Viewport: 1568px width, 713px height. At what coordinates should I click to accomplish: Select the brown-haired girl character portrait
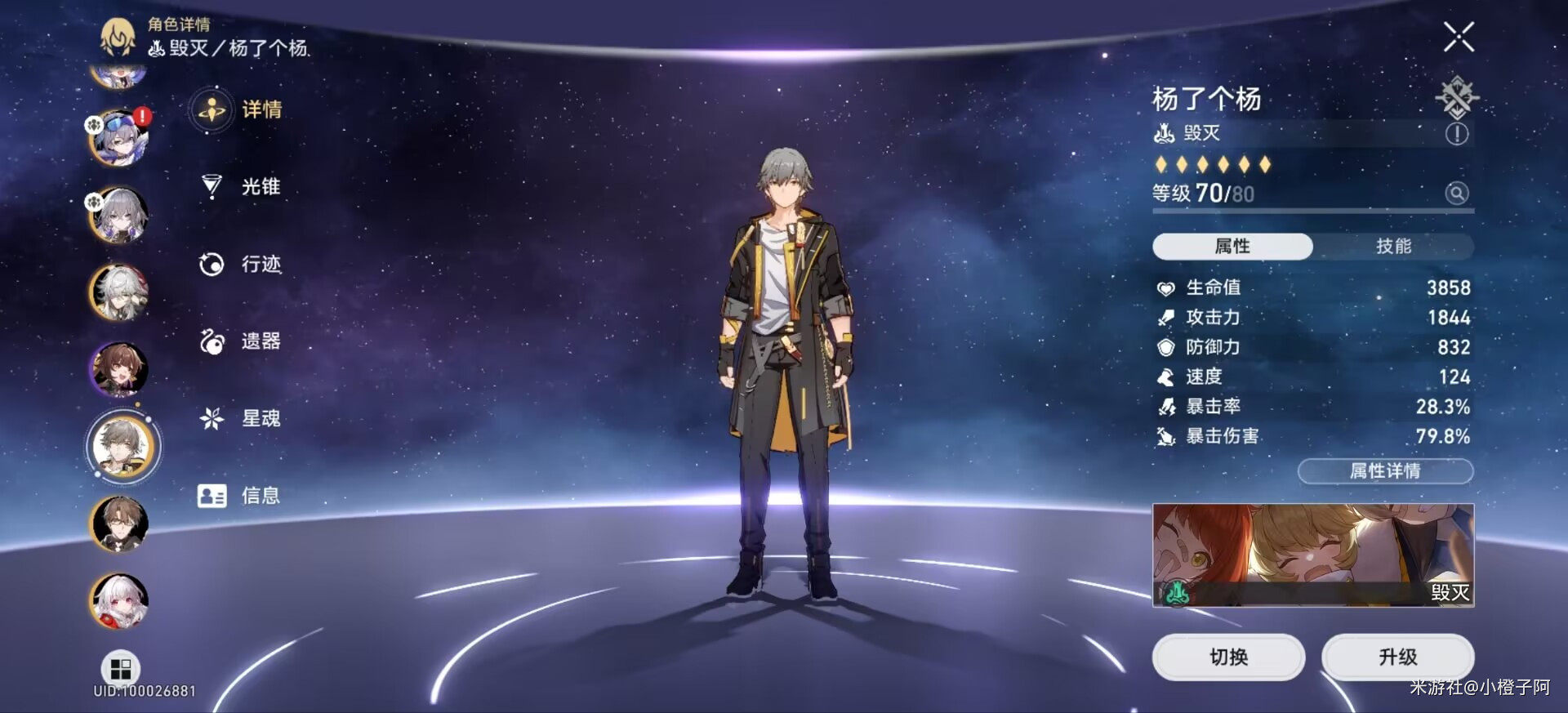(119, 369)
